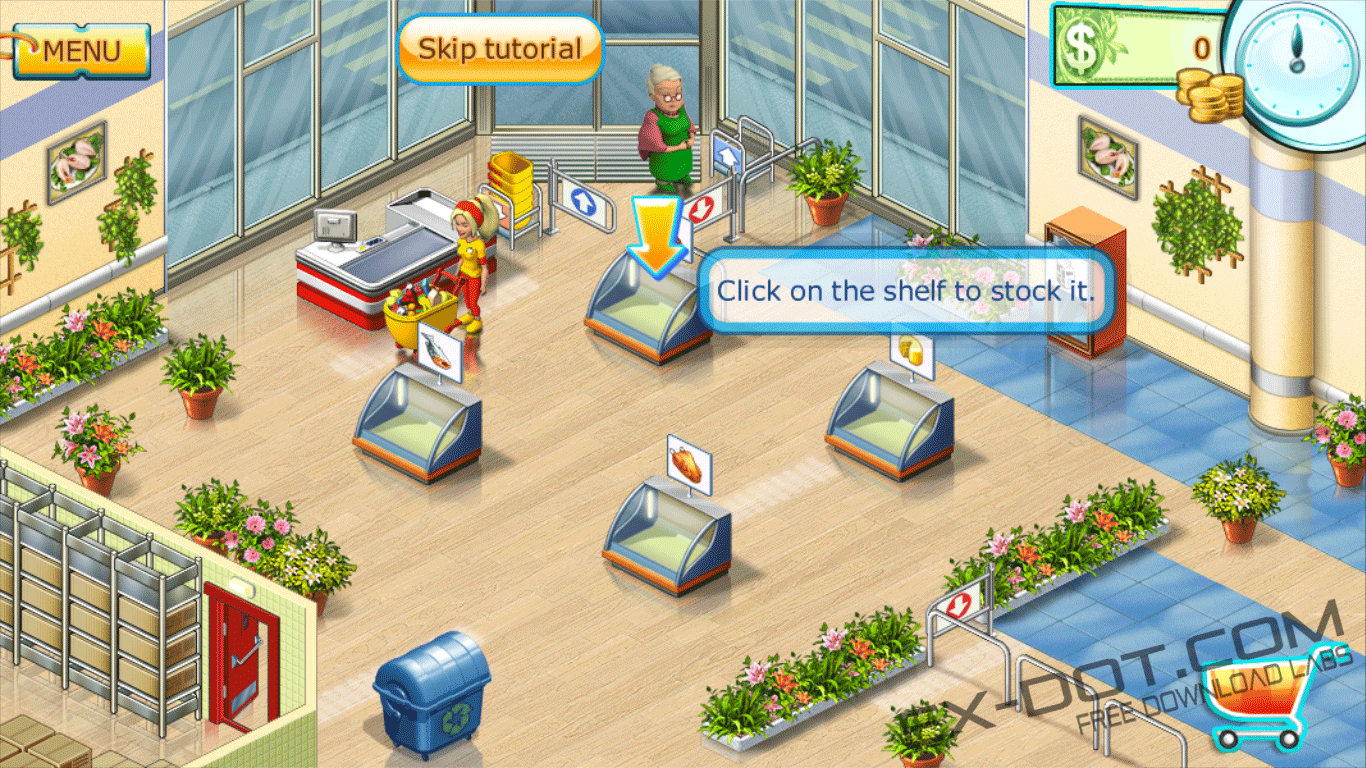Open the dollar money counter display
Image resolution: width=1366 pixels, height=768 pixels.
[x=1135, y=45]
